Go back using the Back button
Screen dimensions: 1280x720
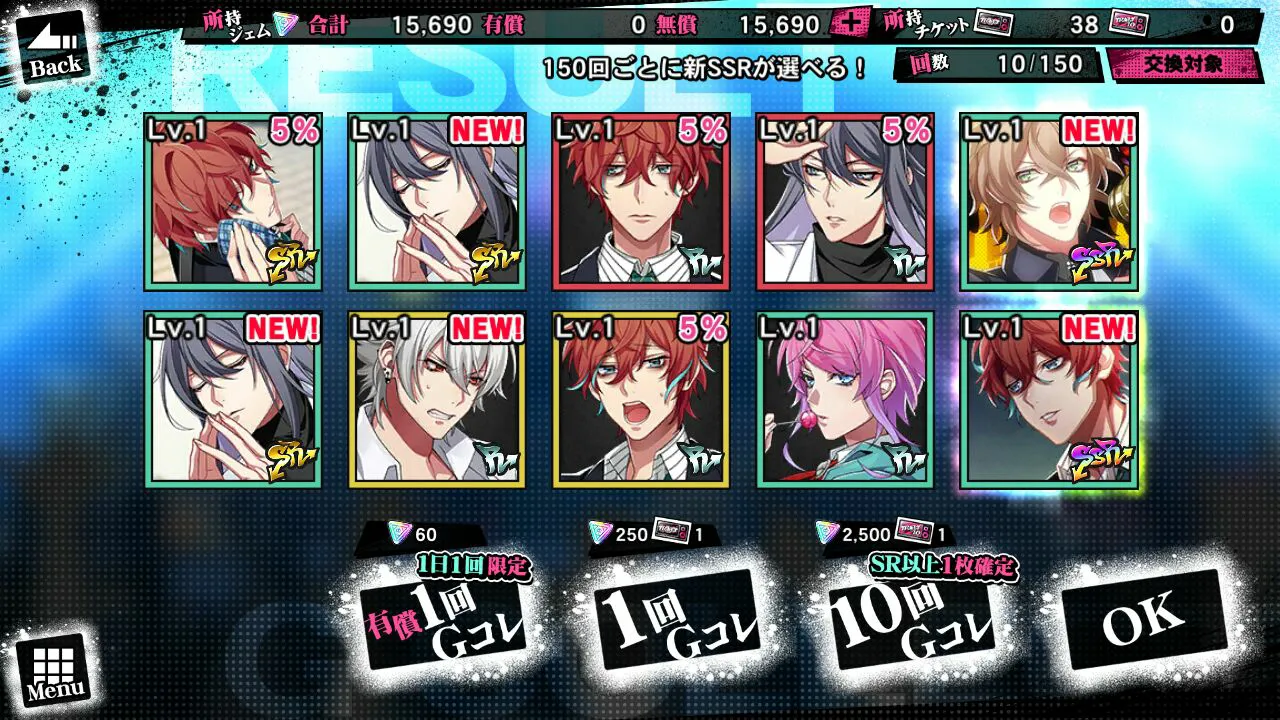coord(53,50)
